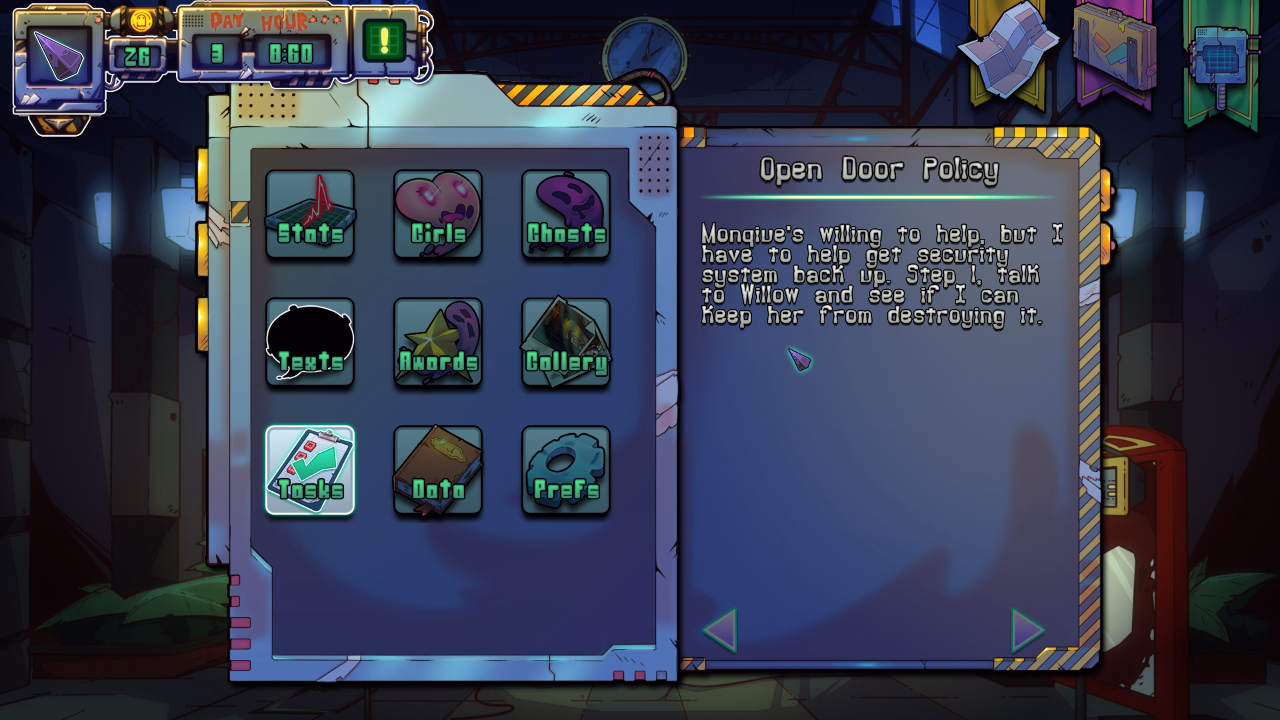
Task: Open Prefs gear settings
Action: [x=566, y=470]
